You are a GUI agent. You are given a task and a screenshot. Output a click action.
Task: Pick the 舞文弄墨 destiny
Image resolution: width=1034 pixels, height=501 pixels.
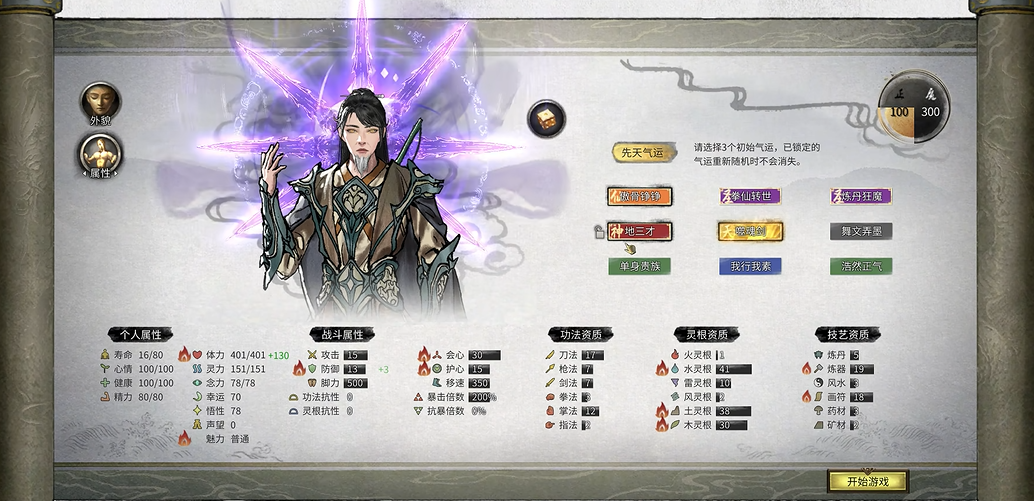tap(860, 231)
